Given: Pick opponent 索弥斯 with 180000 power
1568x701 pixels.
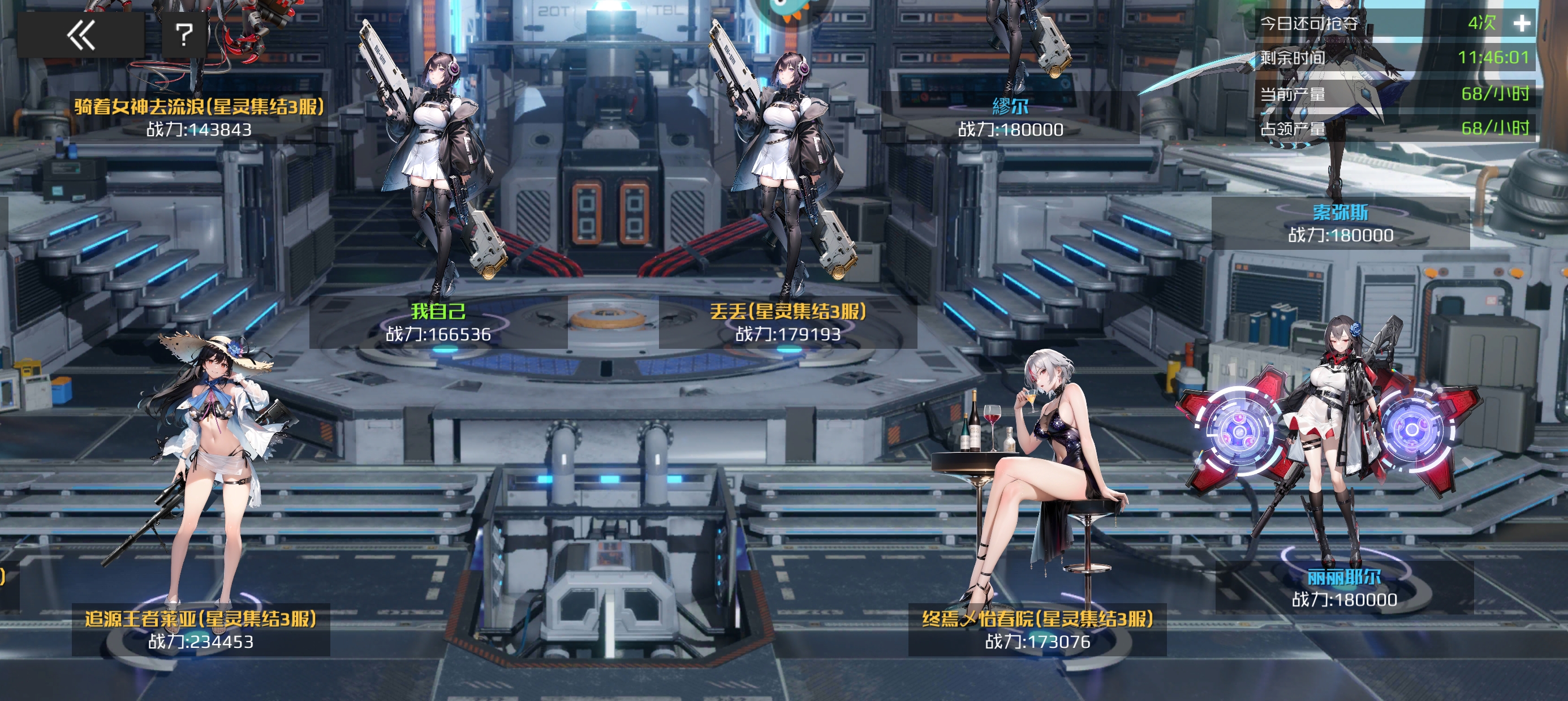Looking at the screenshot, I should [1341, 223].
